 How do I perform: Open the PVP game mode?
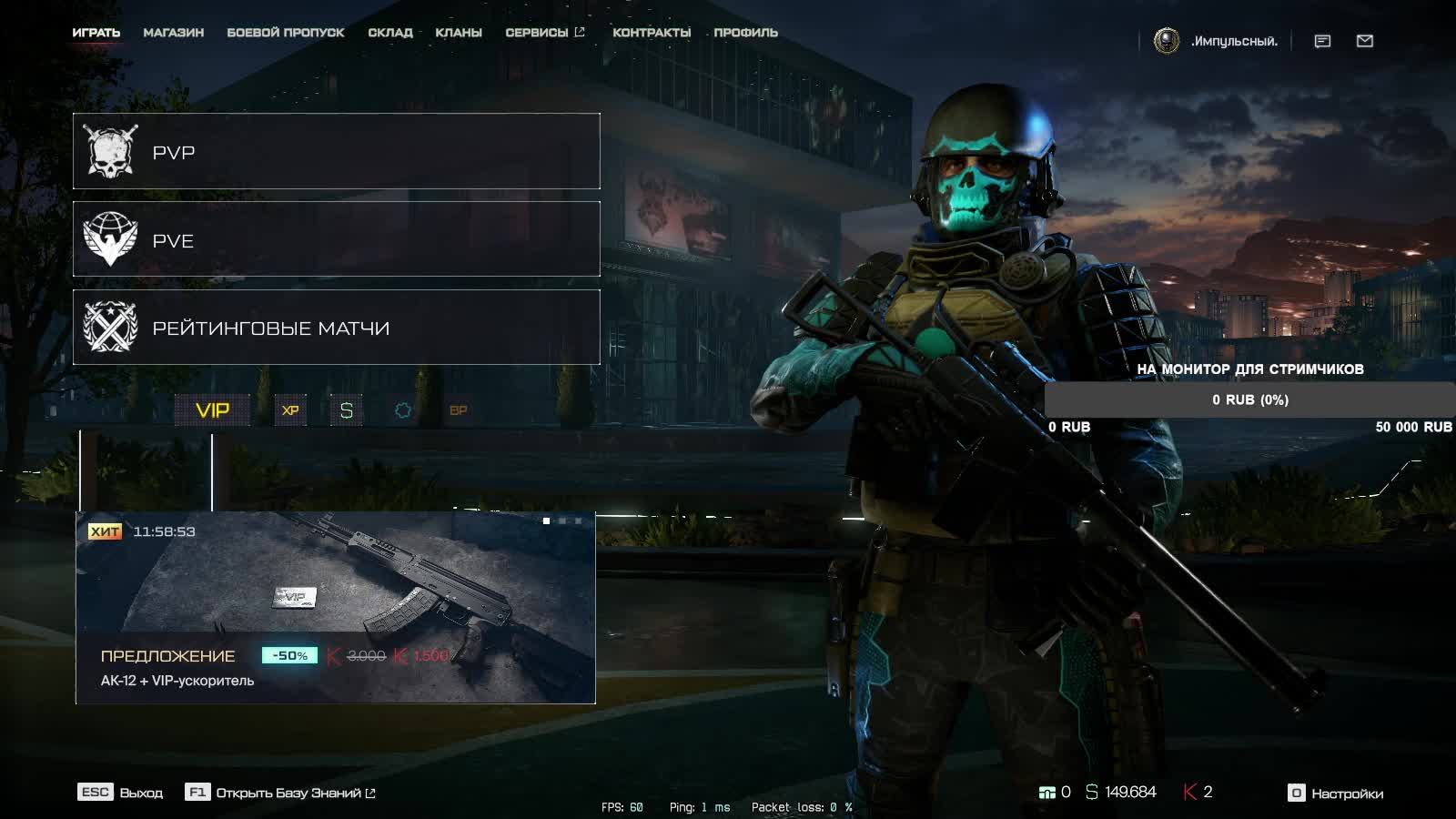point(336,151)
